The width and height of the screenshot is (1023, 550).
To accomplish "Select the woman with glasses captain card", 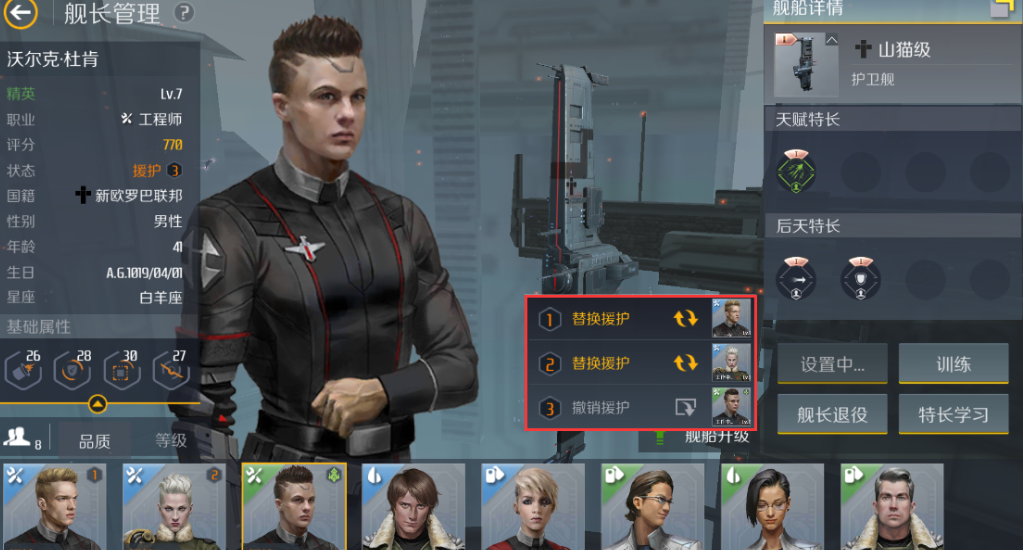I will pyautogui.click(x=772, y=506).
